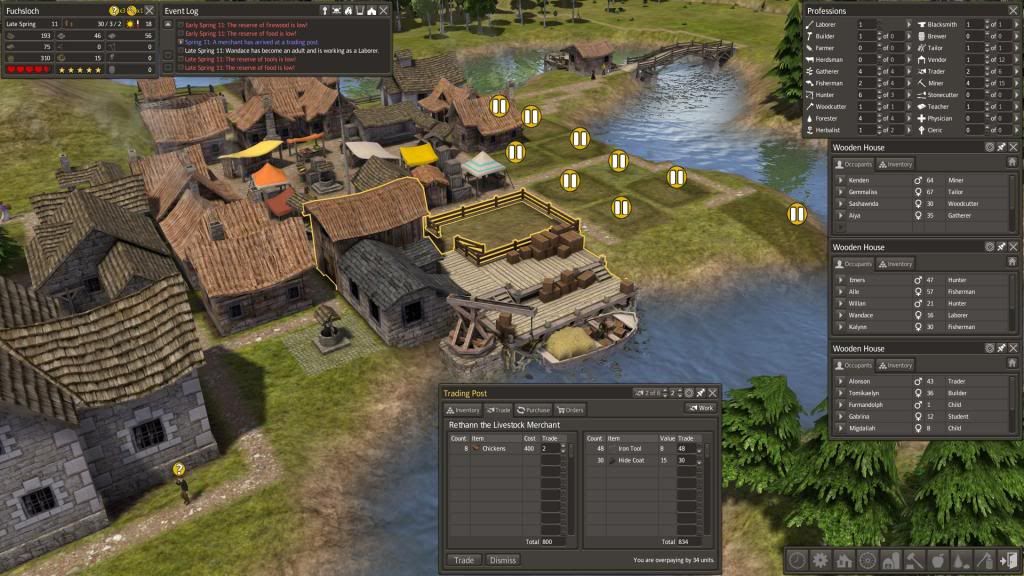Close the Trading Post window
Screen dimensions: 1024x576
[x=713, y=393]
